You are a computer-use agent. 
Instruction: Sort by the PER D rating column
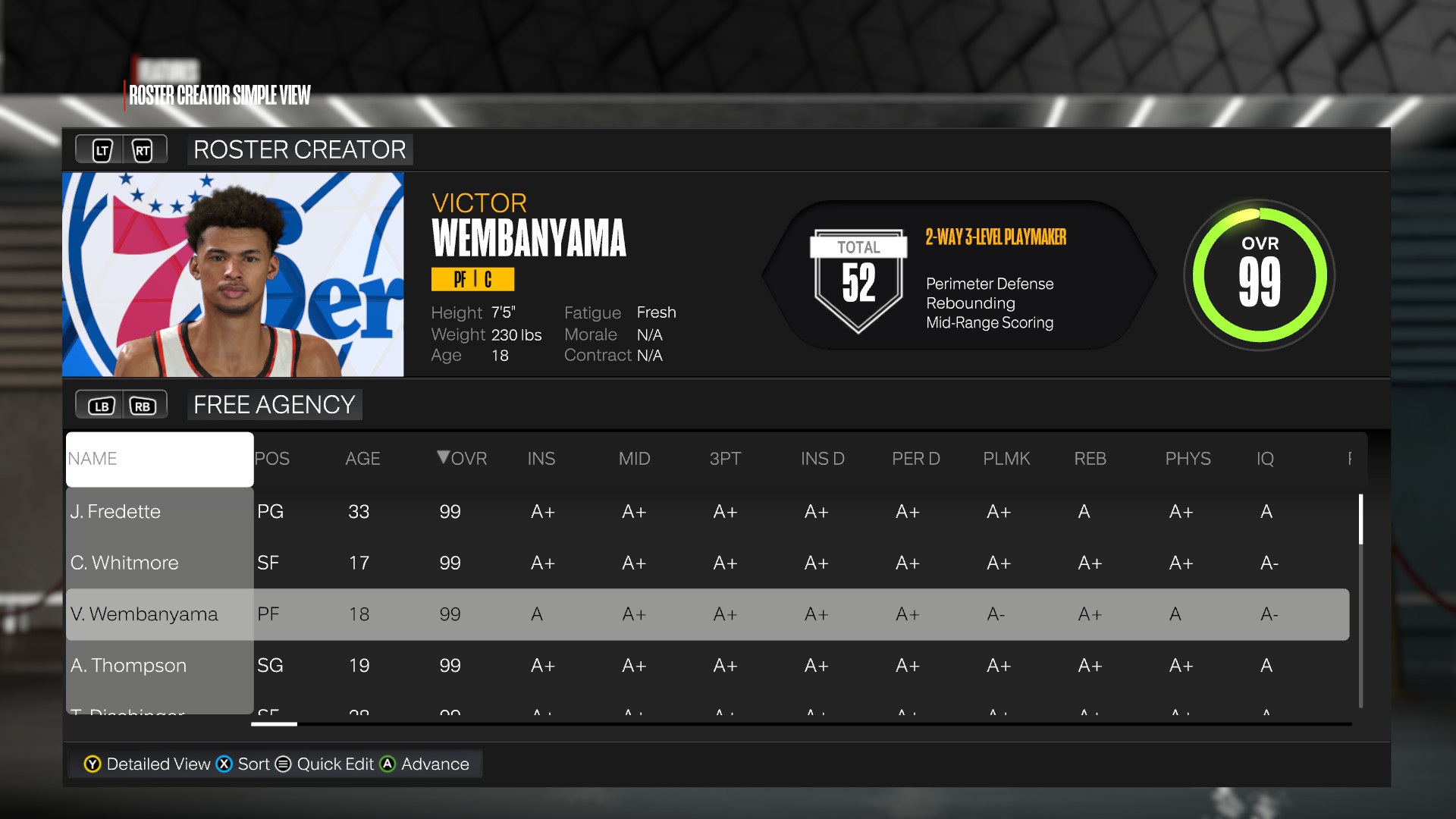(x=915, y=459)
